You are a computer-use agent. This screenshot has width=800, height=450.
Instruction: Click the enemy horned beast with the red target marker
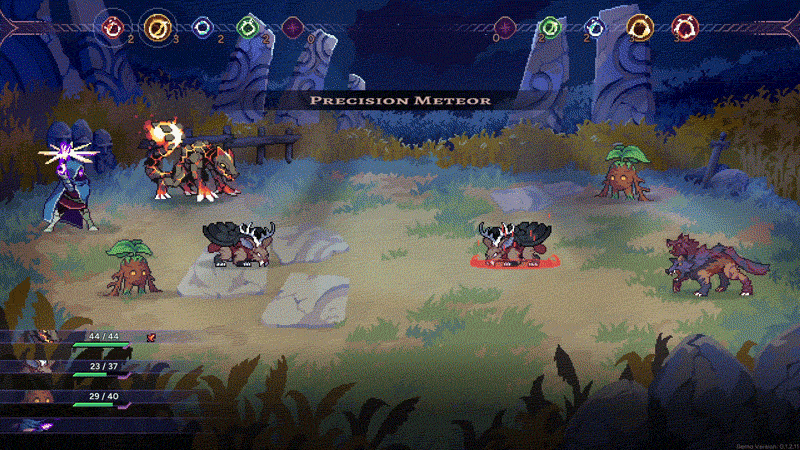point(516,245)
